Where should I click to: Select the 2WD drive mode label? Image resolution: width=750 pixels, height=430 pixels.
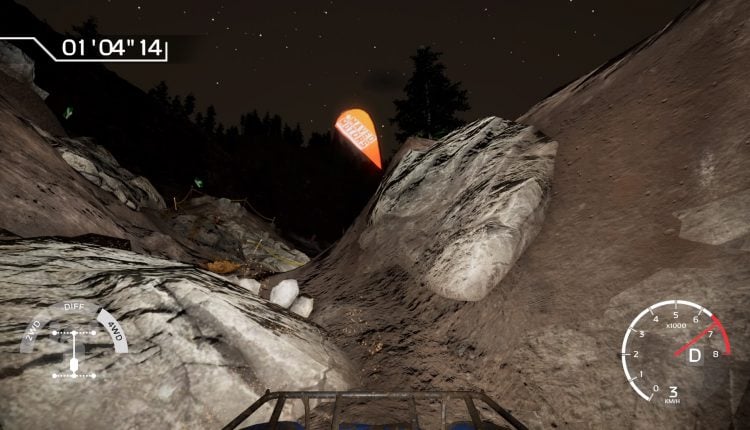point(31,334)
